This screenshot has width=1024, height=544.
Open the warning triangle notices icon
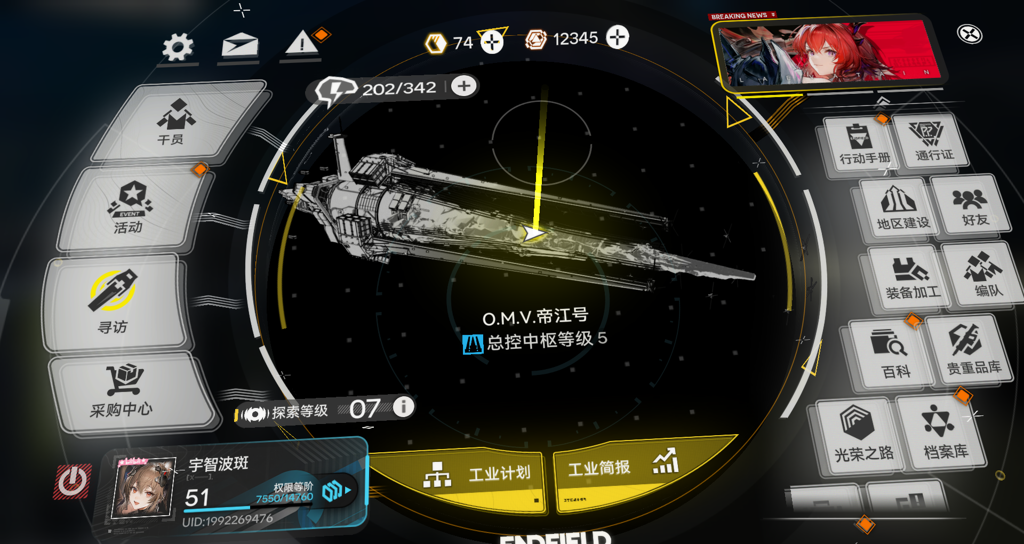coord(300,44)
